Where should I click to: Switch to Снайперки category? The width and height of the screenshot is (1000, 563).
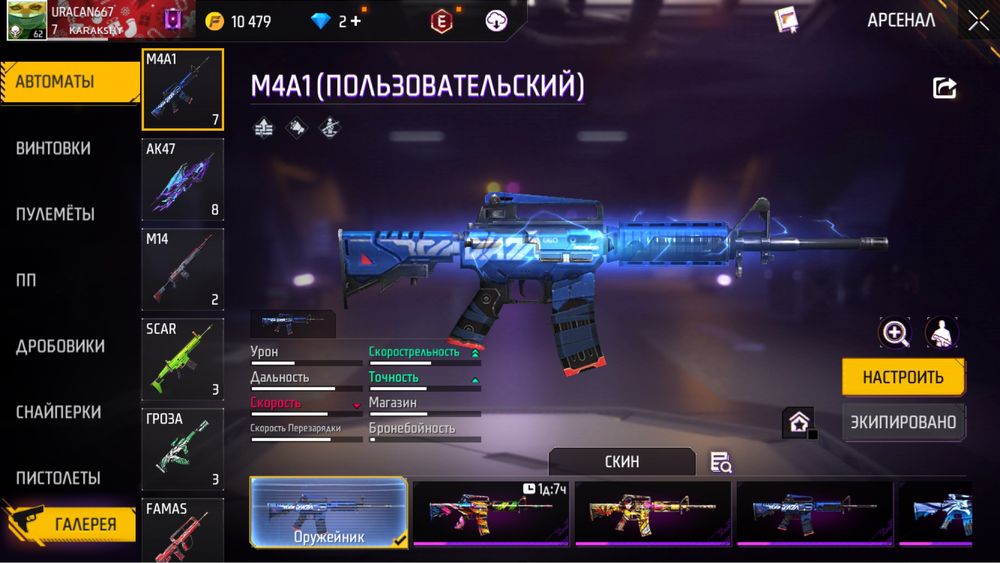pyautogui.click(x=58, y=412)
